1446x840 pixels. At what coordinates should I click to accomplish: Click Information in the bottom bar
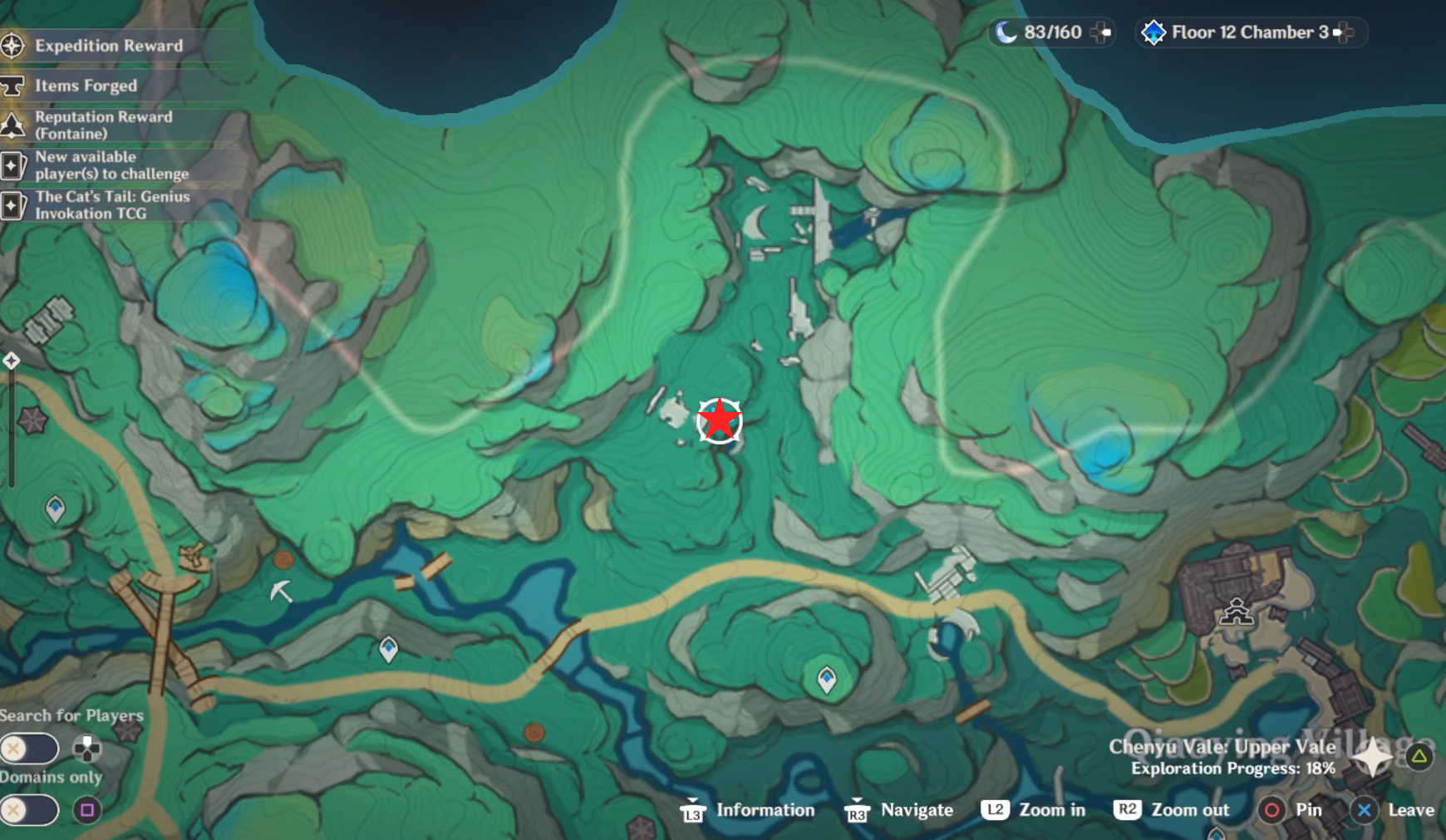(x=765, y=810)
